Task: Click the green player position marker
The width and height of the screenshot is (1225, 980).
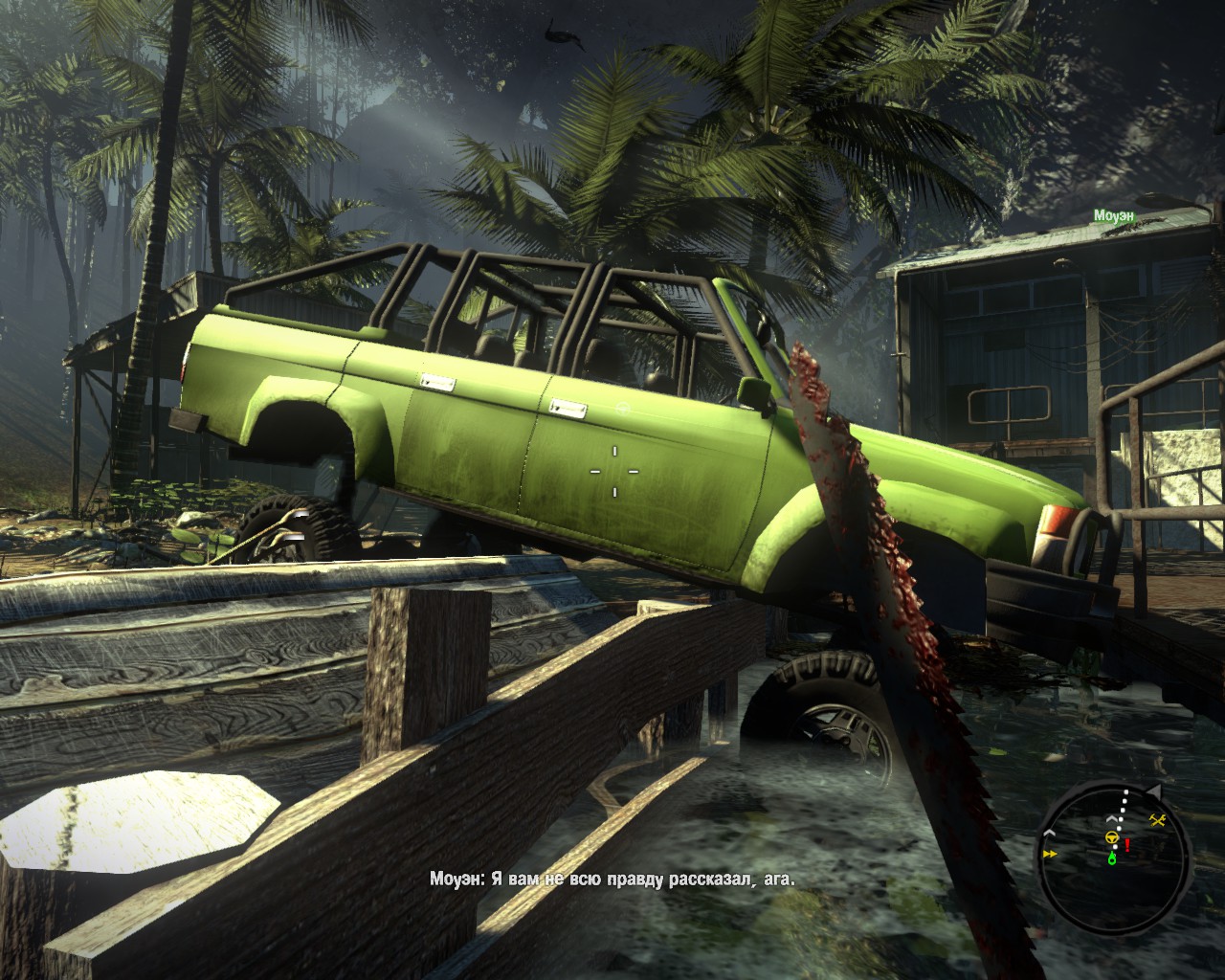Action: pos(1112,858)
